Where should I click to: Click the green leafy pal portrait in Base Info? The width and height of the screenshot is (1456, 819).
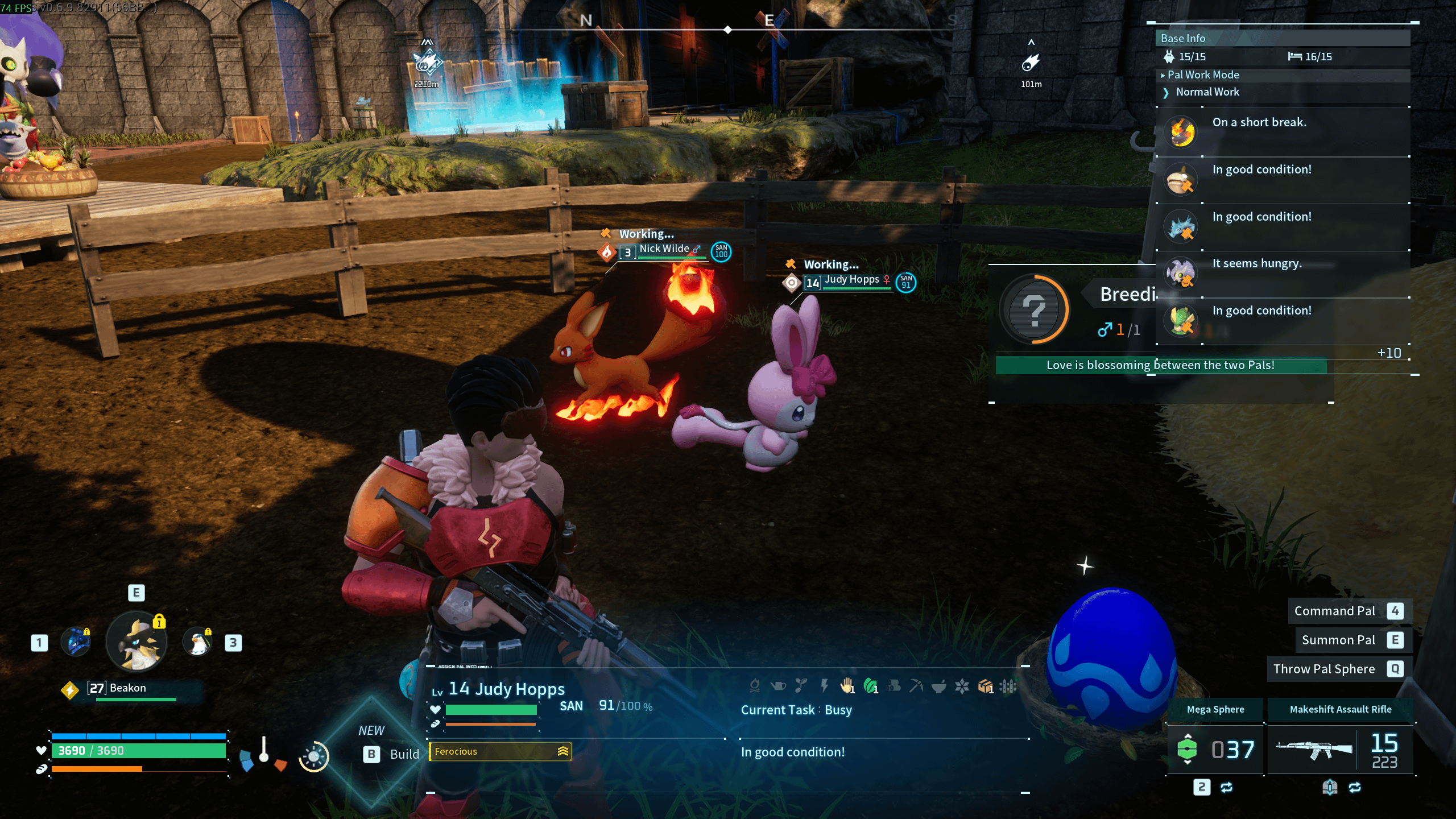point(1181,321)
